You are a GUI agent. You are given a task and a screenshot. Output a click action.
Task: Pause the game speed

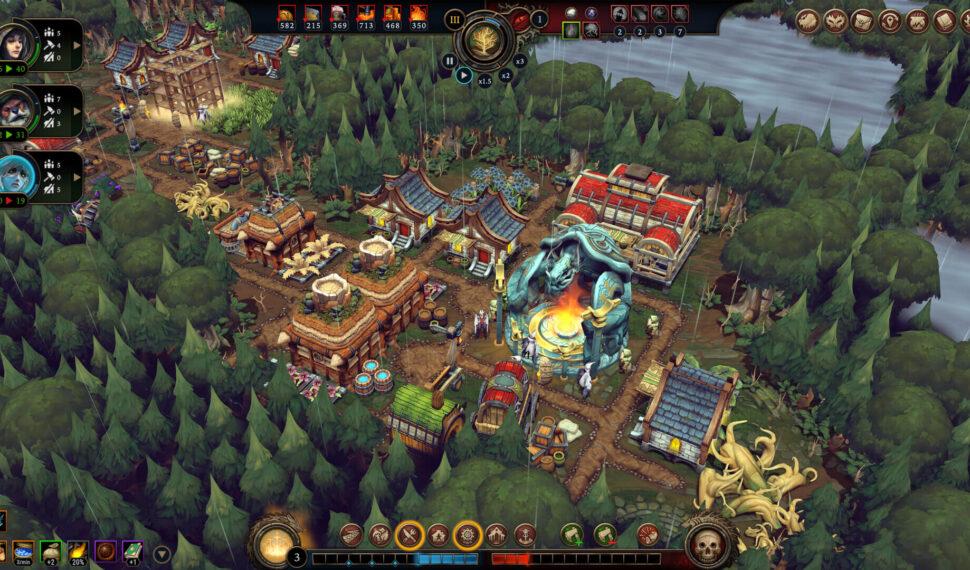pyautogui.click(x=448, y=60)
